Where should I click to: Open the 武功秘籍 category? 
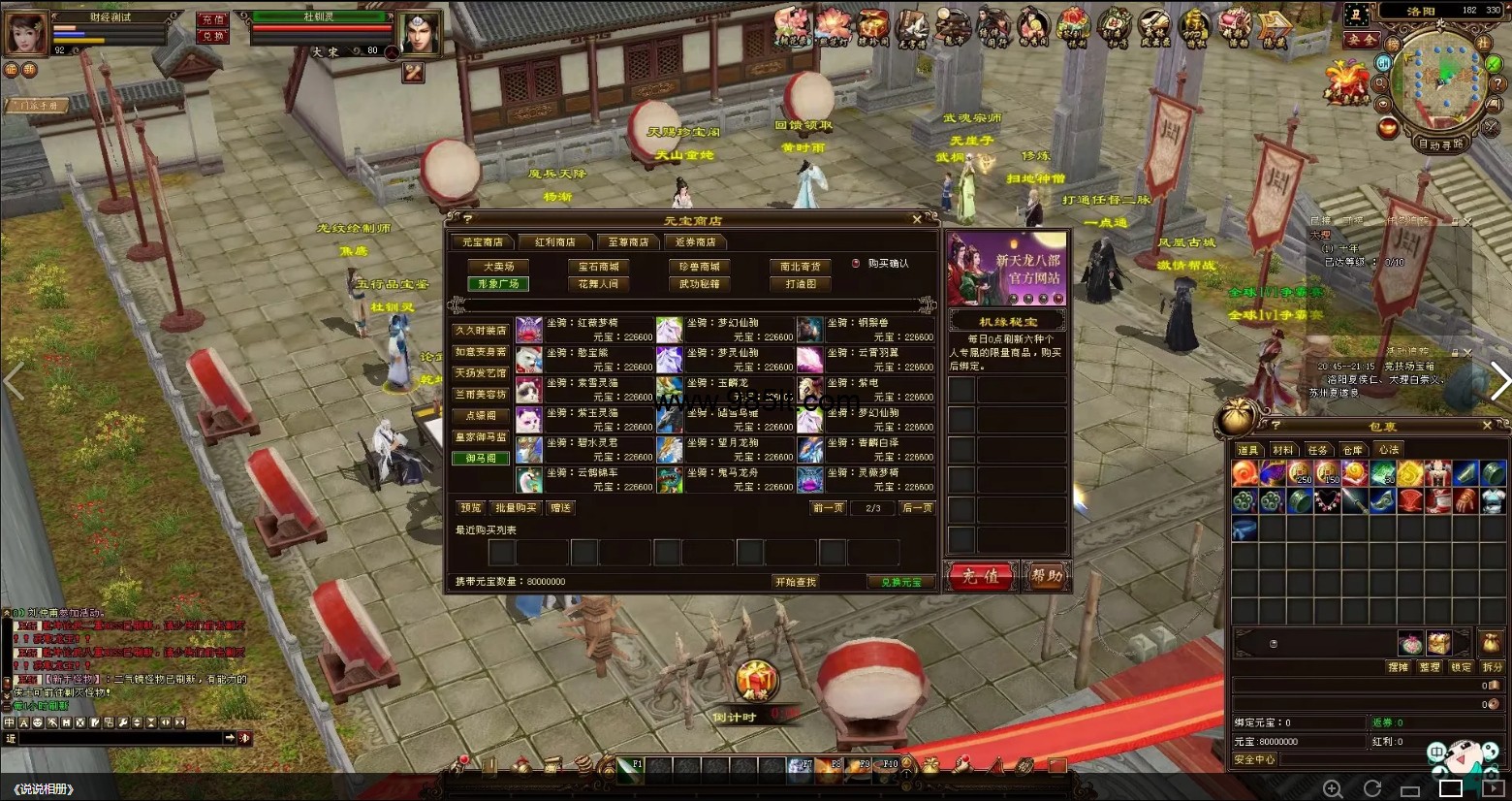tap(699, 284)
